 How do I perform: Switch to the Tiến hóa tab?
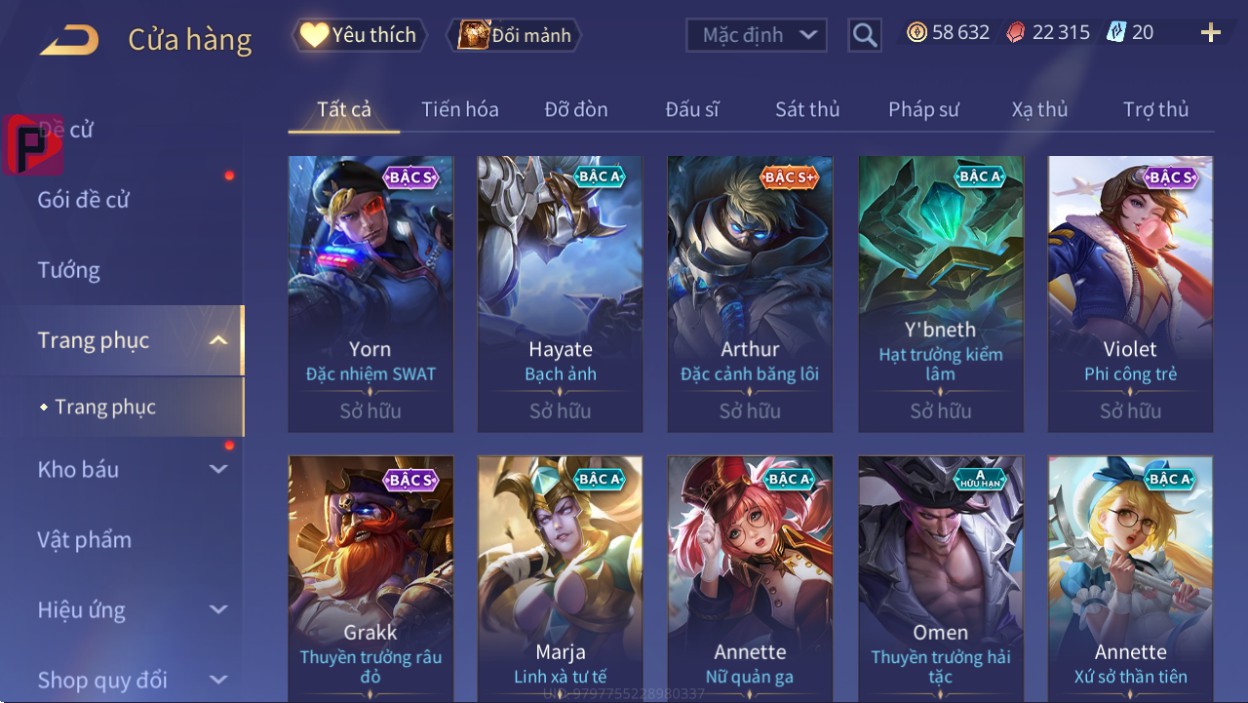click(x=460, y=109)
